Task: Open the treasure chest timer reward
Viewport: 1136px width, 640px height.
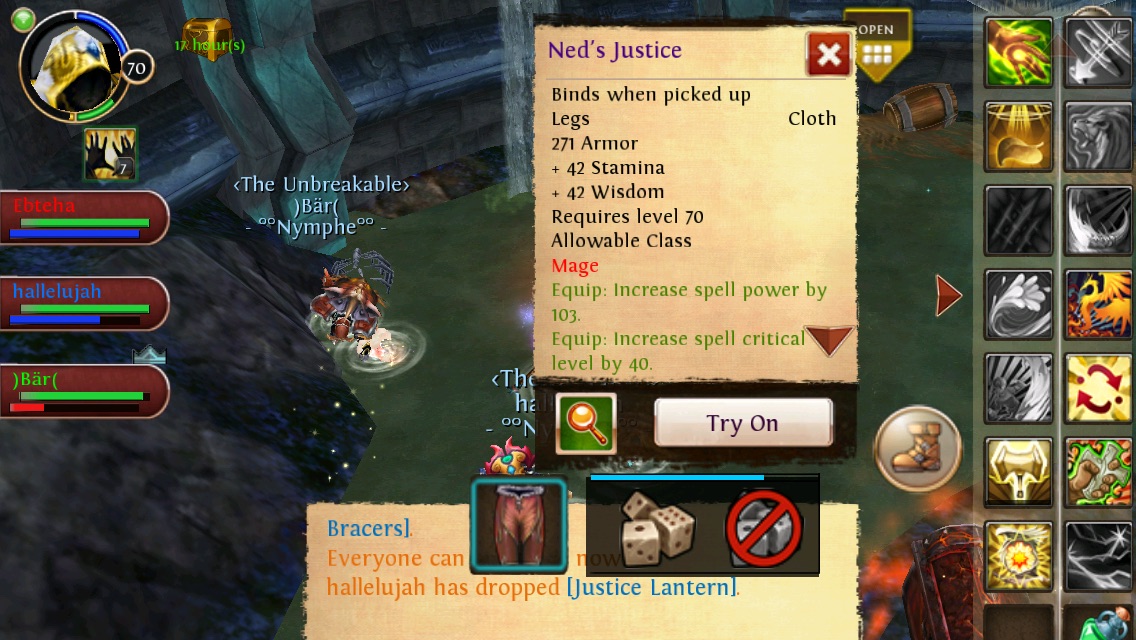Action: click(208, 40)
